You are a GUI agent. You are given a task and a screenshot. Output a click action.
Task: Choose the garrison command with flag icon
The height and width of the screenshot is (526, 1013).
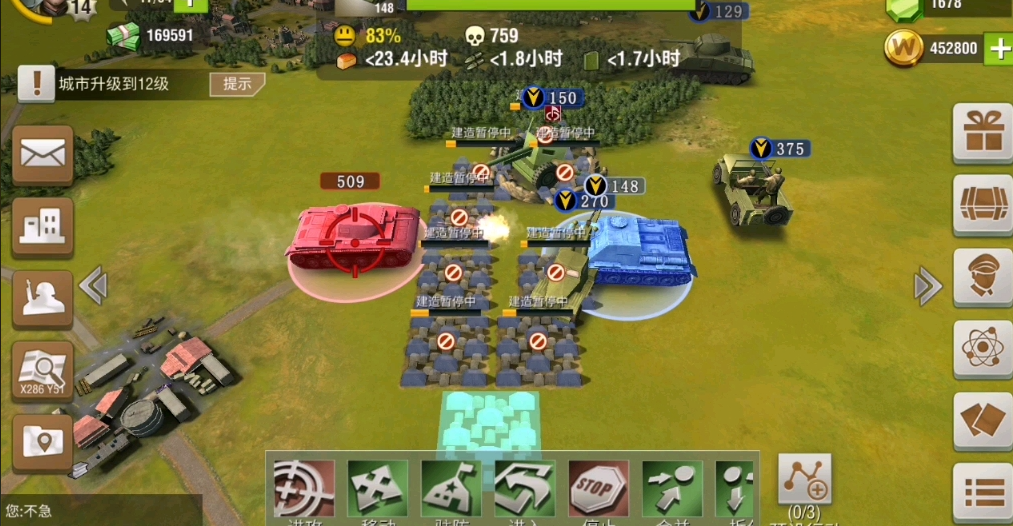point(451,488)
